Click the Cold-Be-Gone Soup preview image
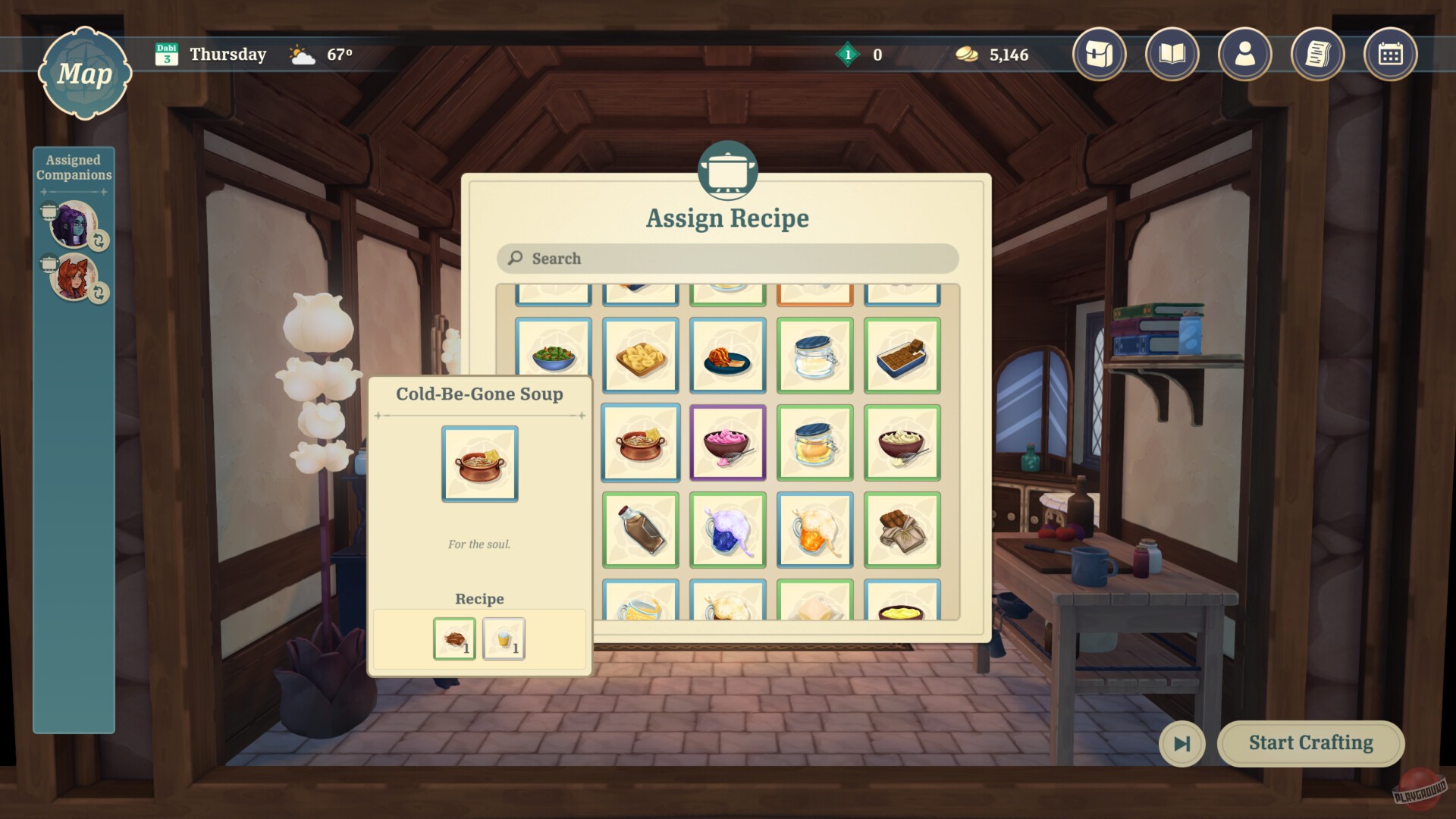 click(479, 463)
